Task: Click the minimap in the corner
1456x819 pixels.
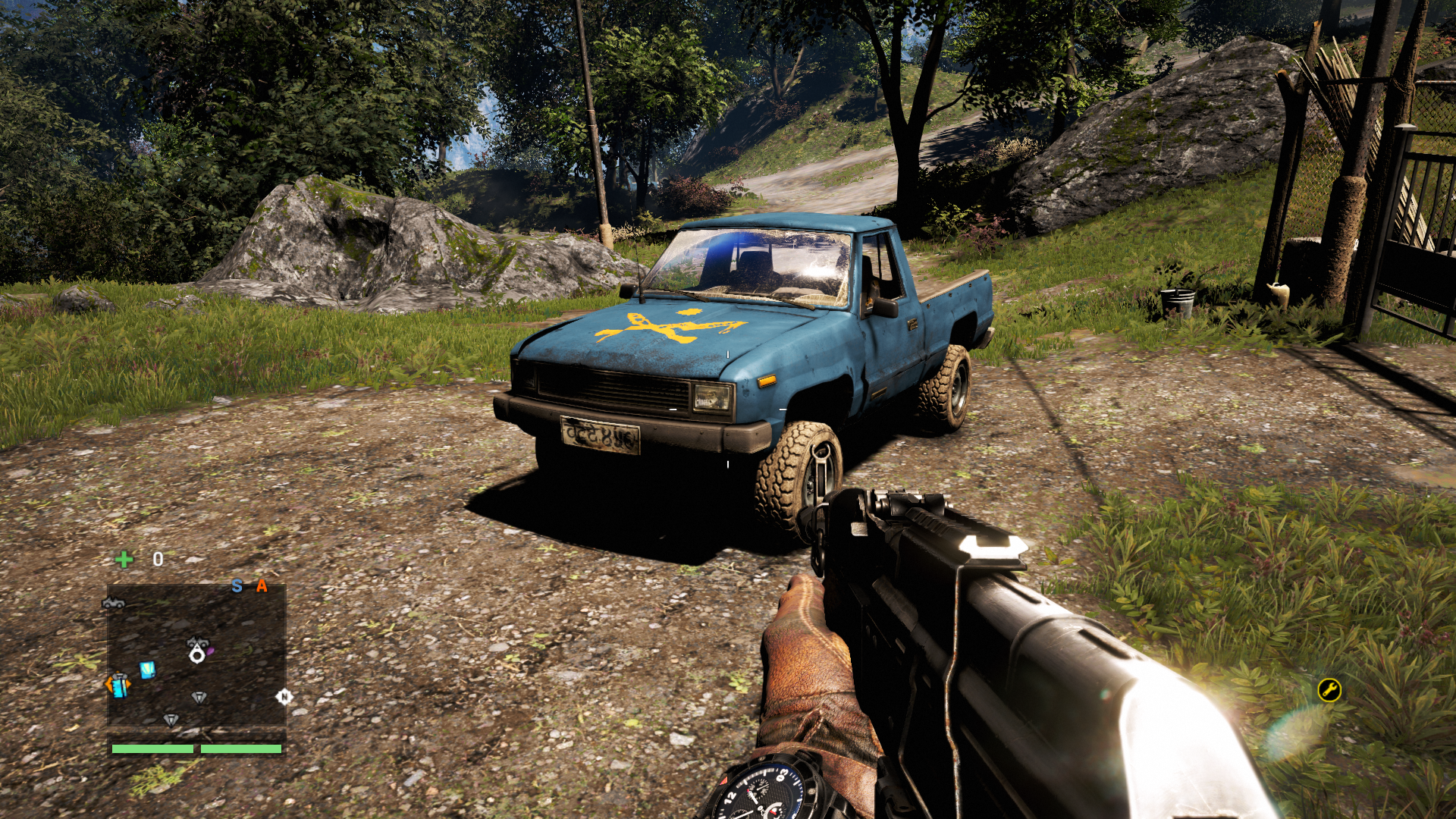Action: 196,656
